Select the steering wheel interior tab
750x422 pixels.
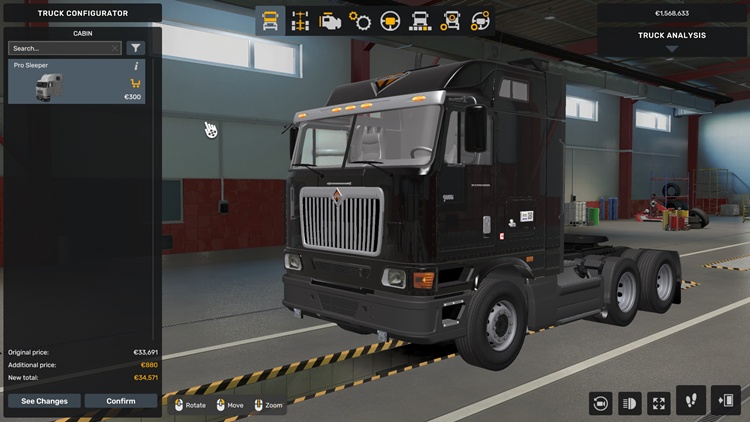click(x=390, y=20)
